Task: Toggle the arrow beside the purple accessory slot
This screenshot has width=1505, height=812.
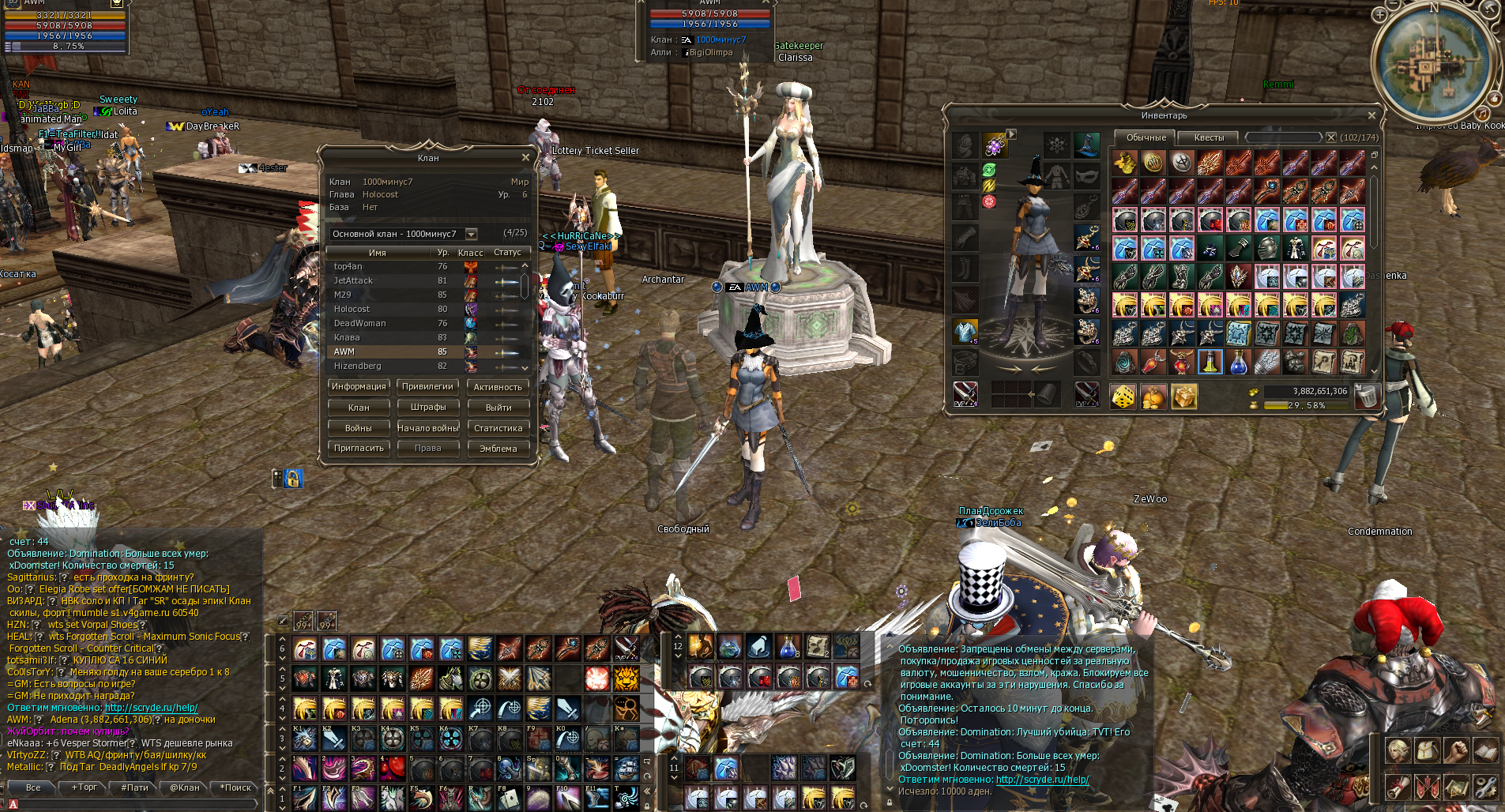Action: (x=1012, y=134)
